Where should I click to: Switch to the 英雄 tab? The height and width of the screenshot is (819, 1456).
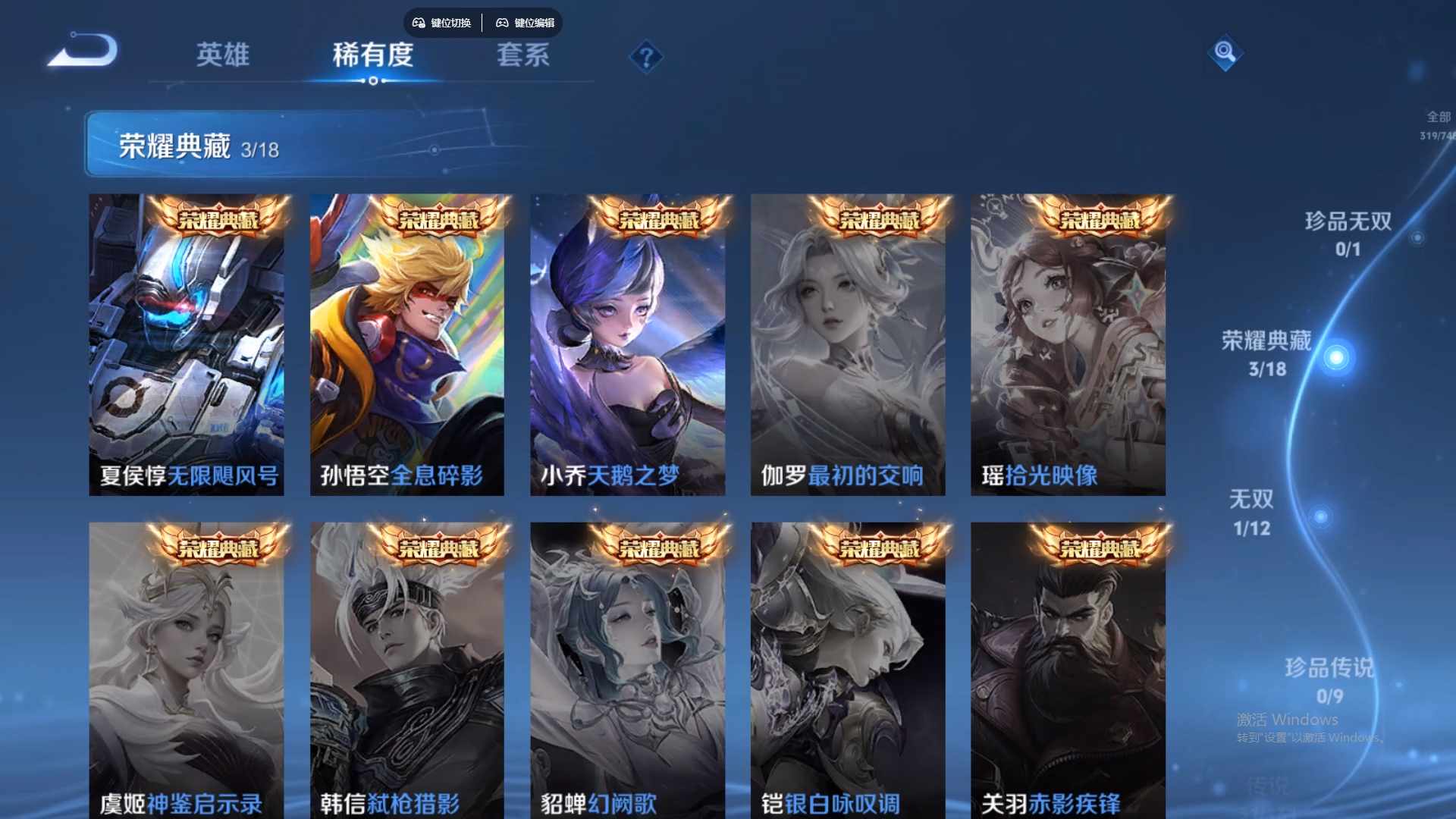point(222,55)
